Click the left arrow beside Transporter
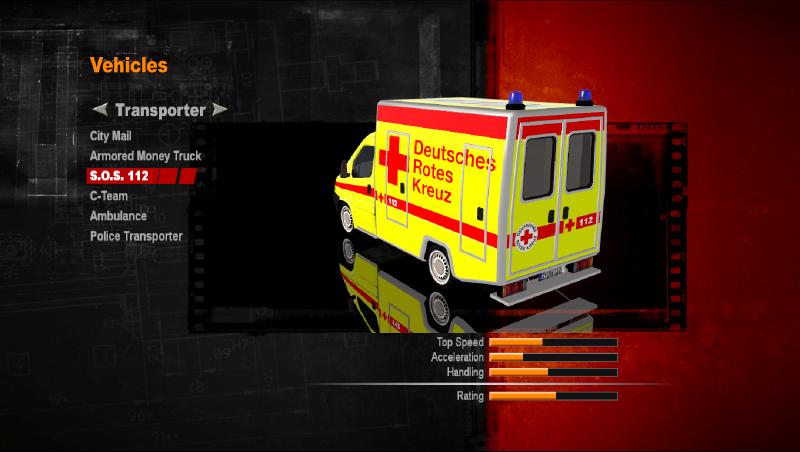This screenshot has width=800, height=452. click(99, 110)
